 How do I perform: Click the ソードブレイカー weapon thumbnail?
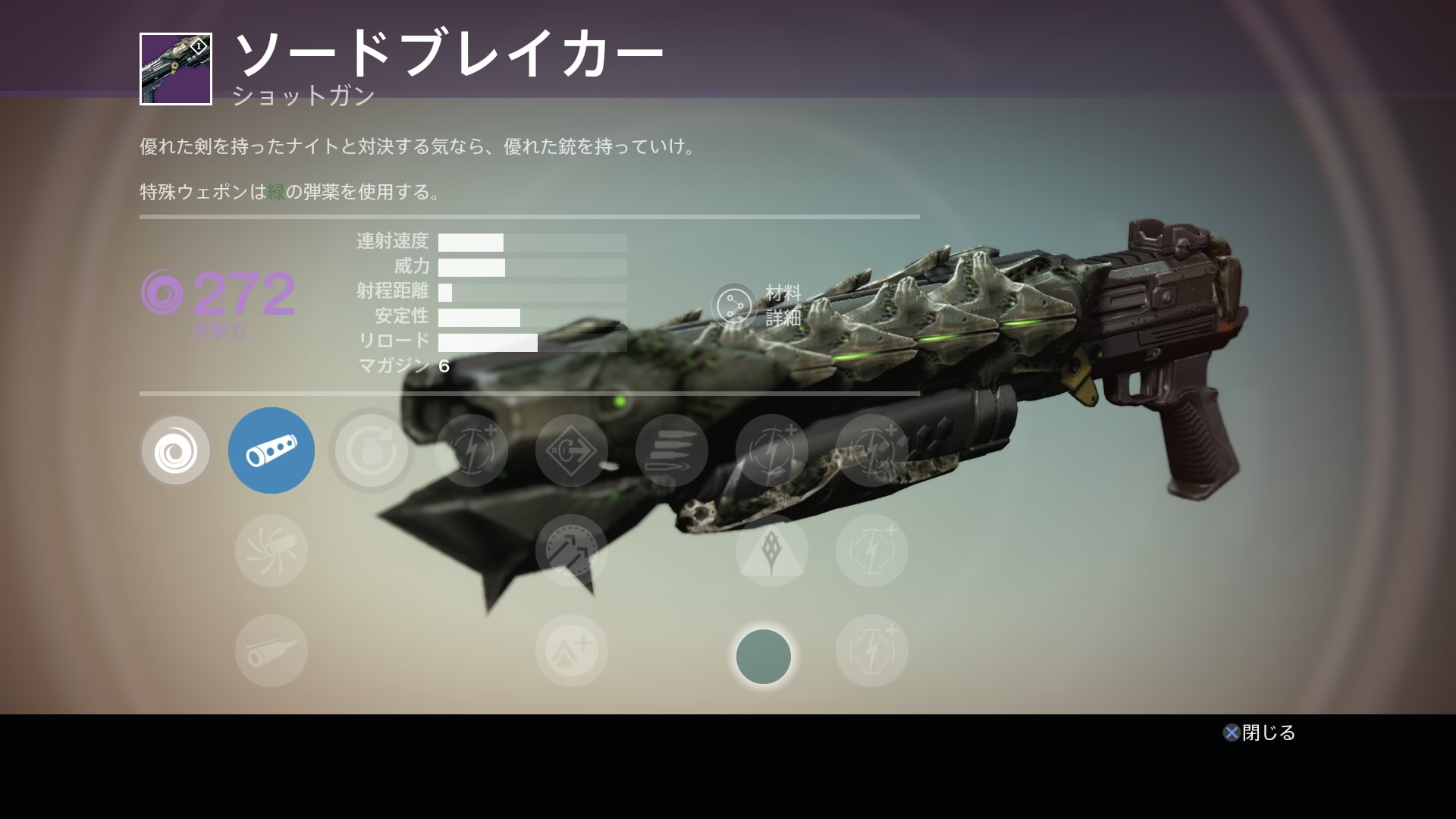click(176, 69)
